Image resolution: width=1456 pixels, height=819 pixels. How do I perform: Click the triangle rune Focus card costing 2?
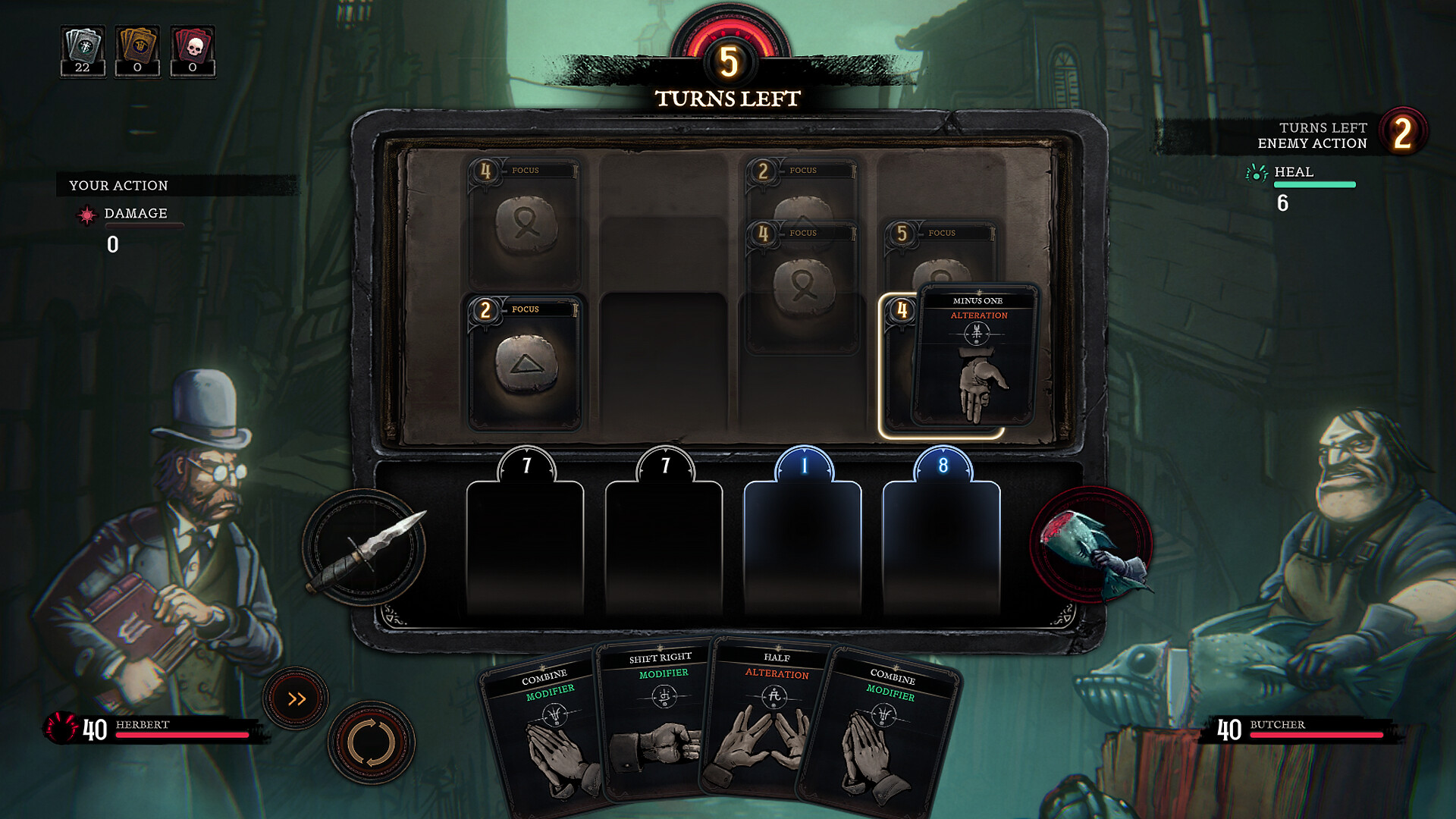(525, 364)
